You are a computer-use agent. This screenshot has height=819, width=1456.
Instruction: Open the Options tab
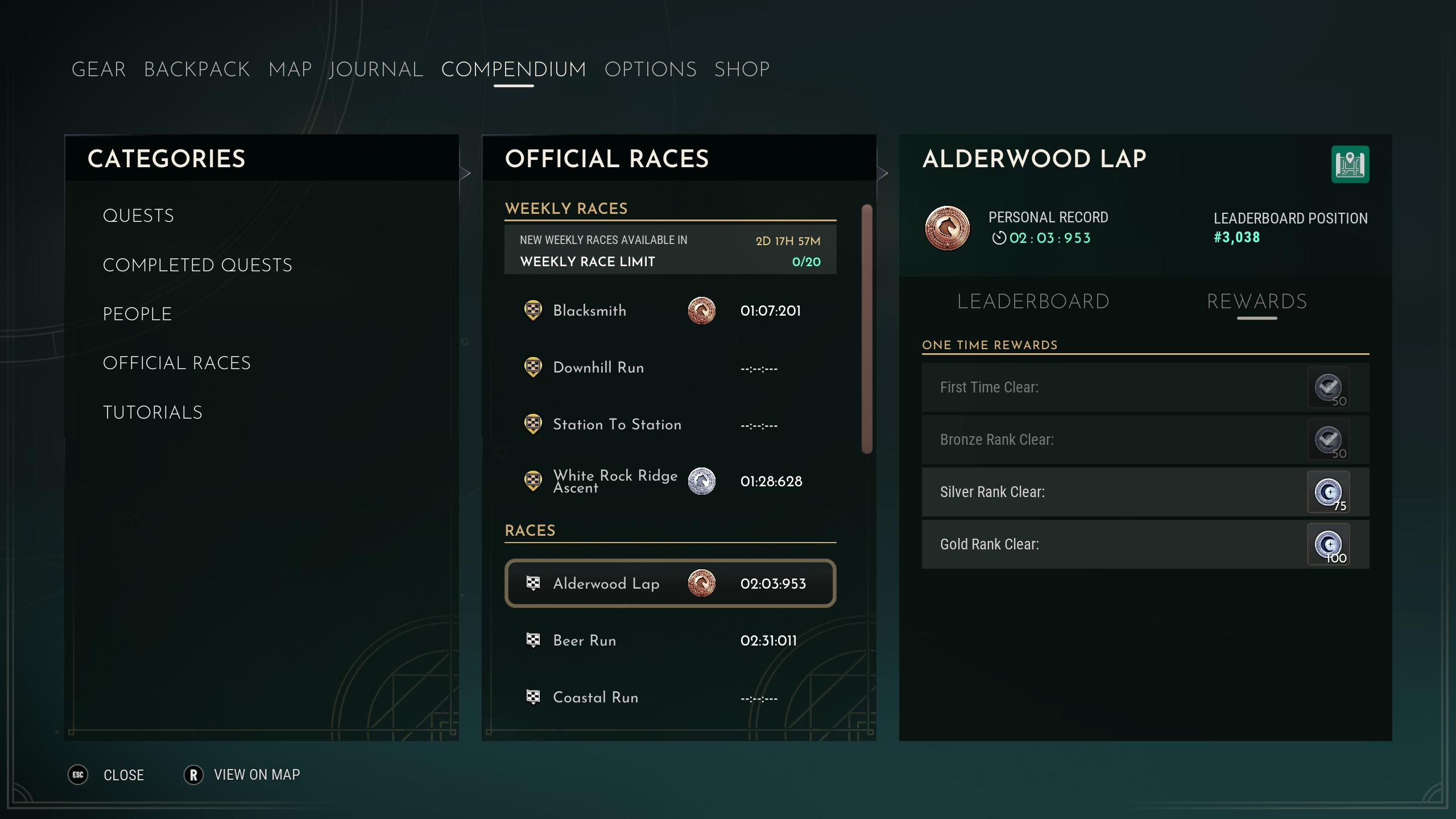(650, 69)
